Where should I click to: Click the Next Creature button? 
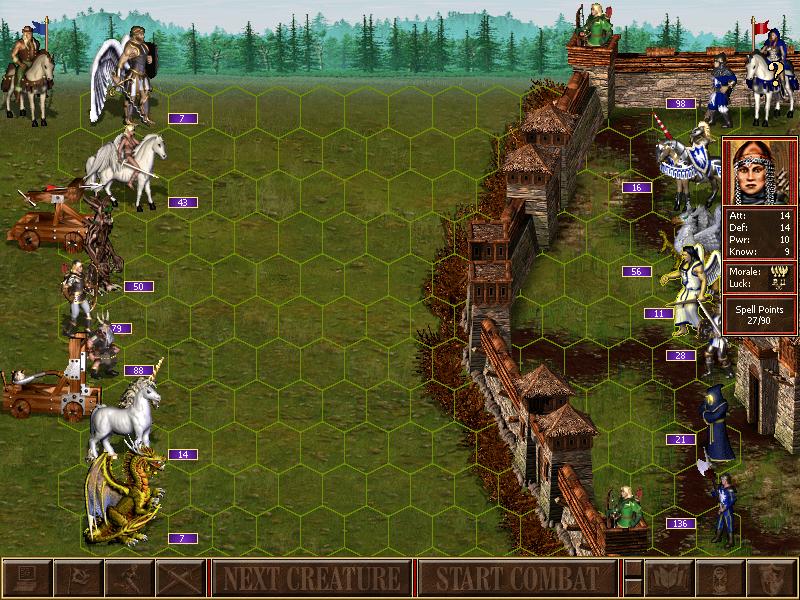[x=310, y=578]
